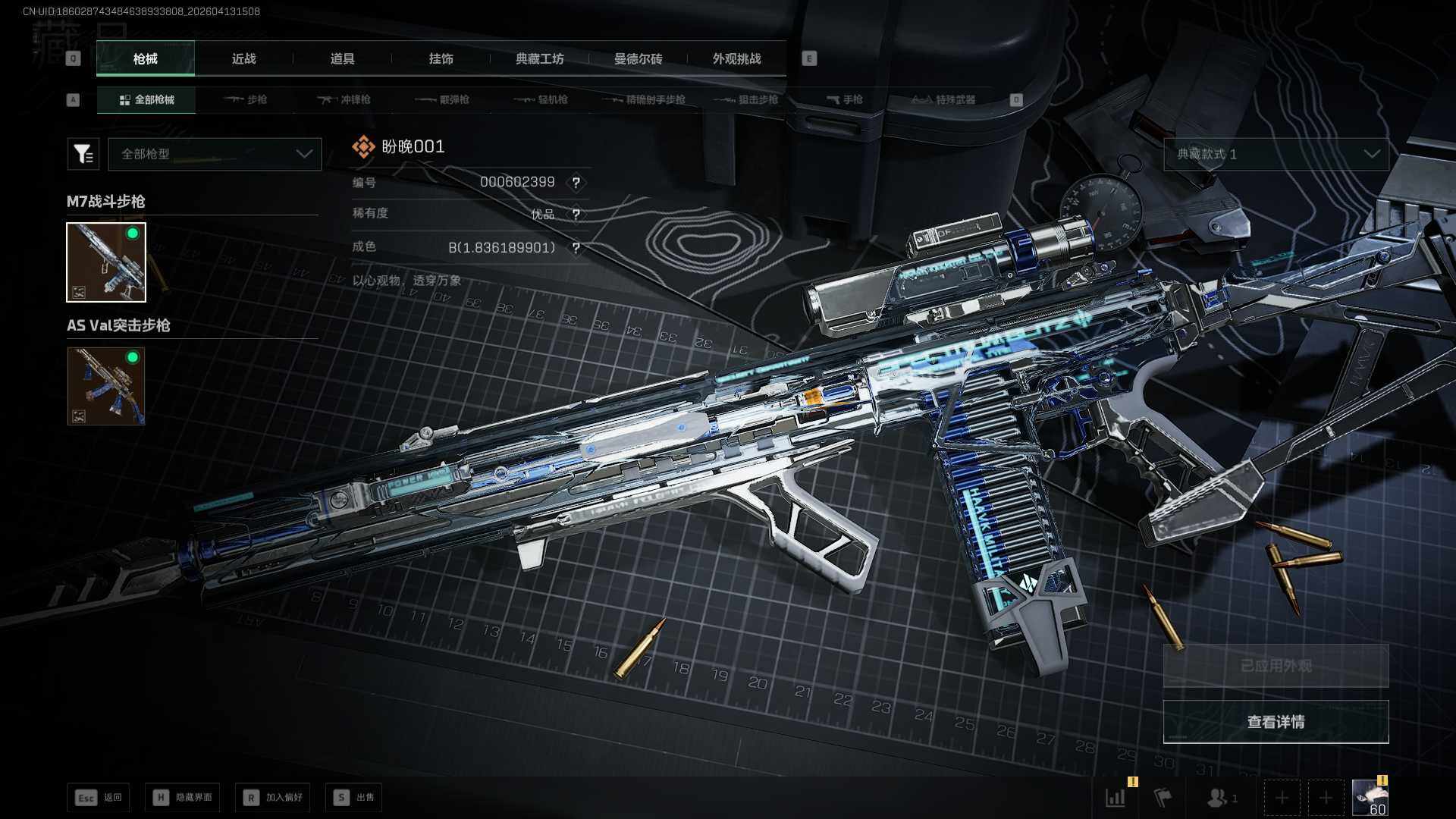
Task: Open the 道具 items tab
Action: pos(342,59)
